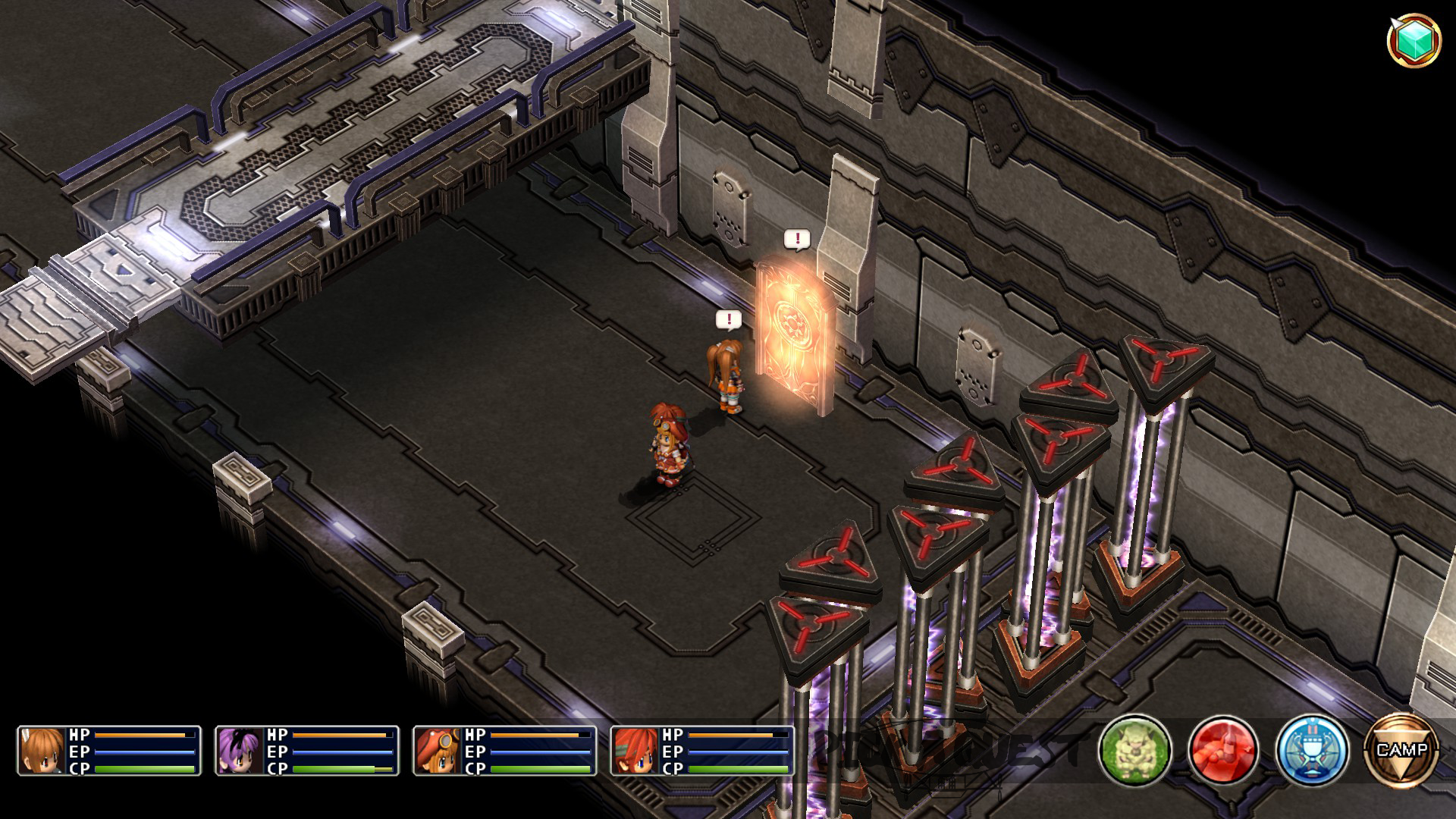
Task: Pick the red-haired party member portrait
Action: 637,751
